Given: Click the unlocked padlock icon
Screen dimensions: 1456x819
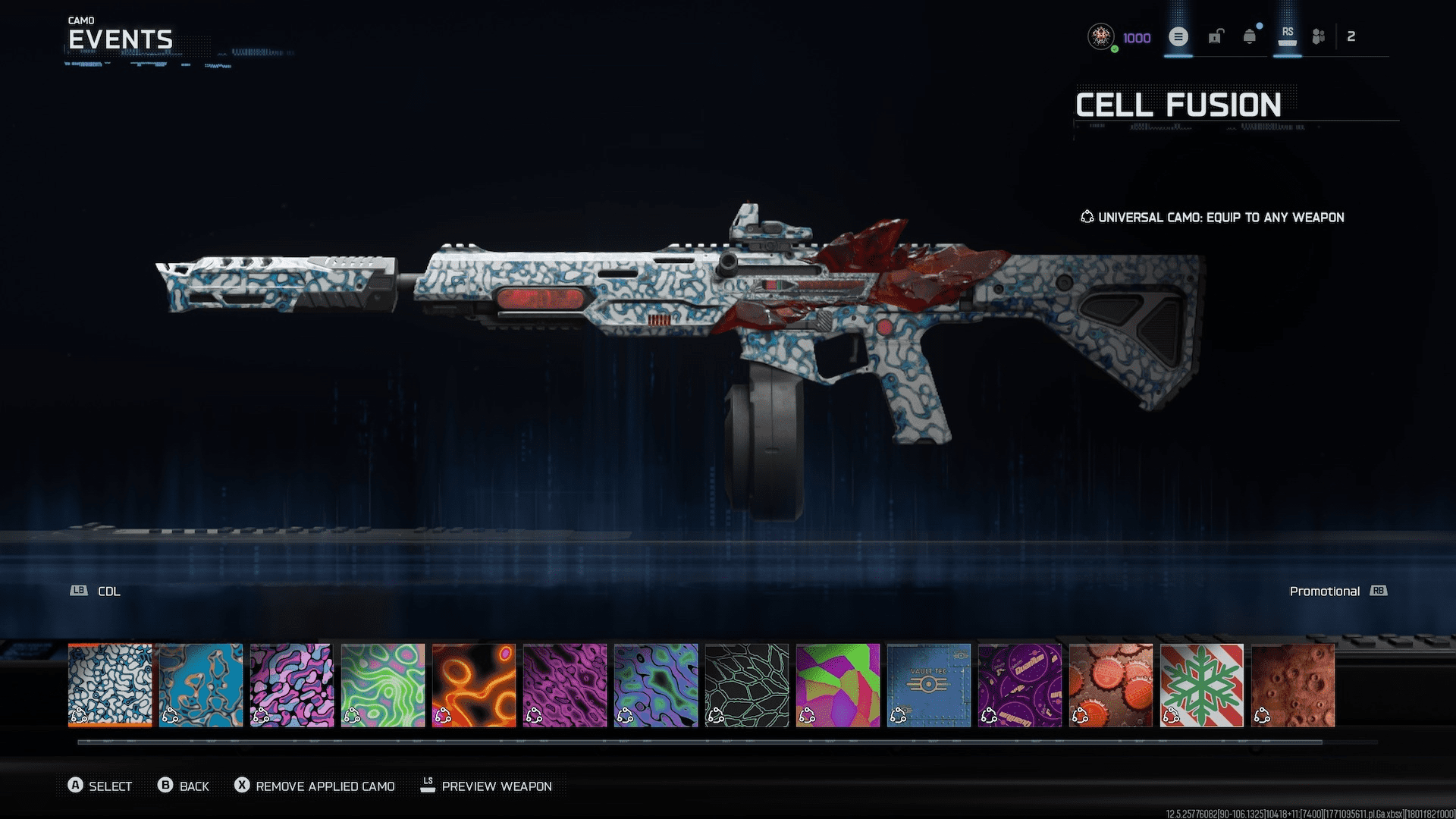Looking at the screenshot, I should tap(1216, 36).
